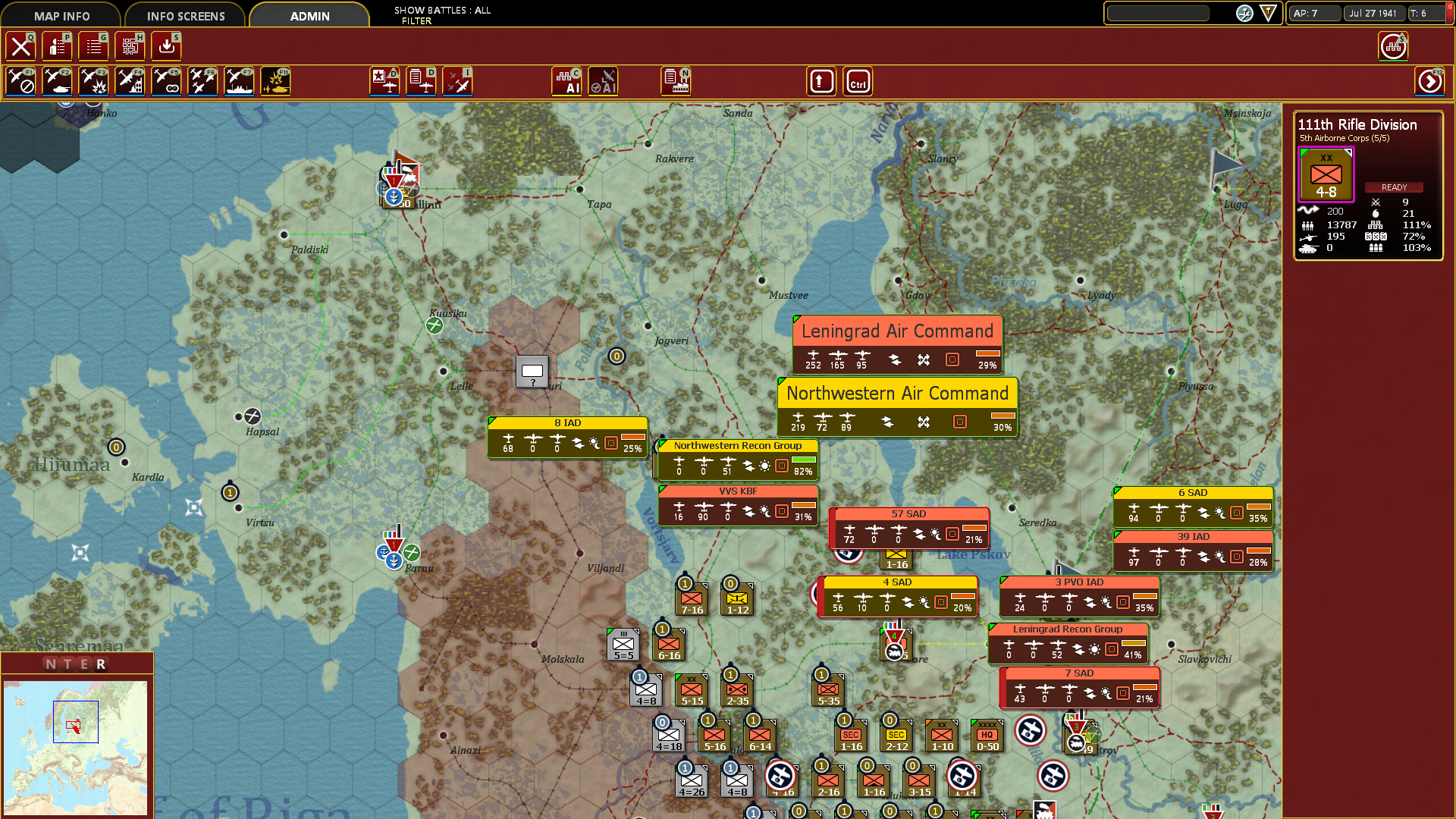
Task: Click the air superiority mission icon (F6)
Action: [202, 81]
